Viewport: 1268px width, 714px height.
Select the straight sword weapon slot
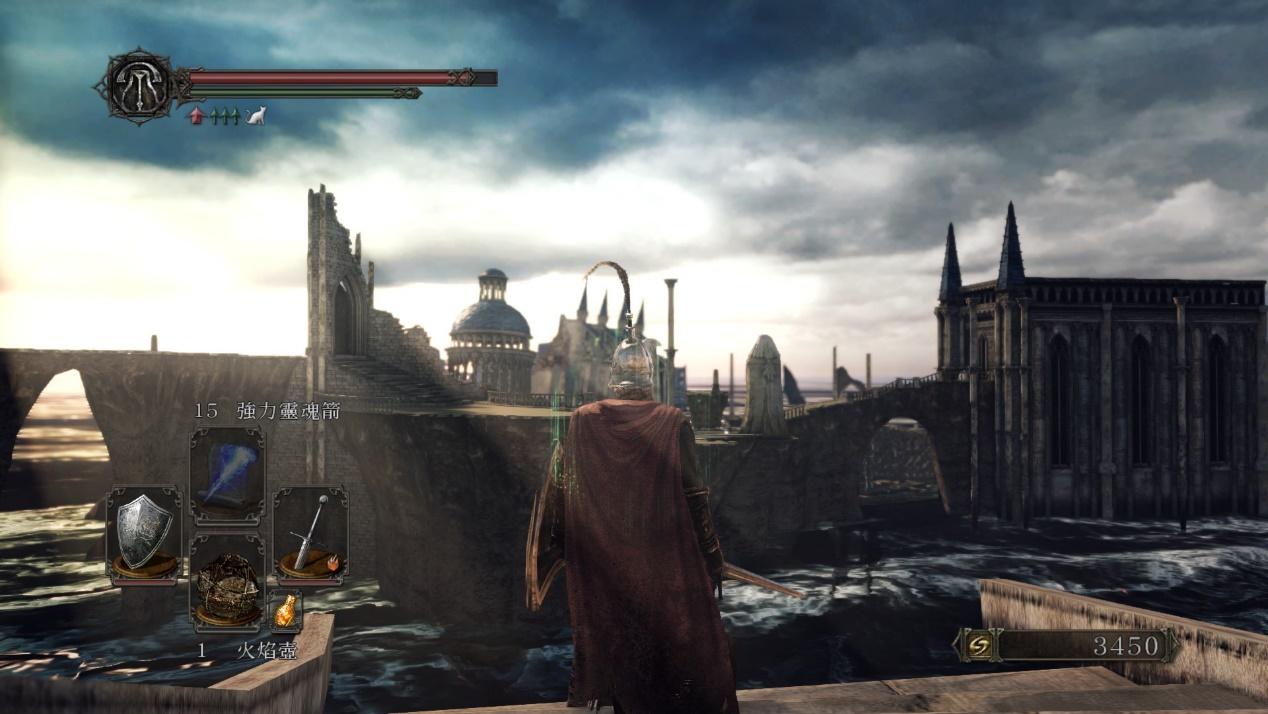tap(310, 532)
